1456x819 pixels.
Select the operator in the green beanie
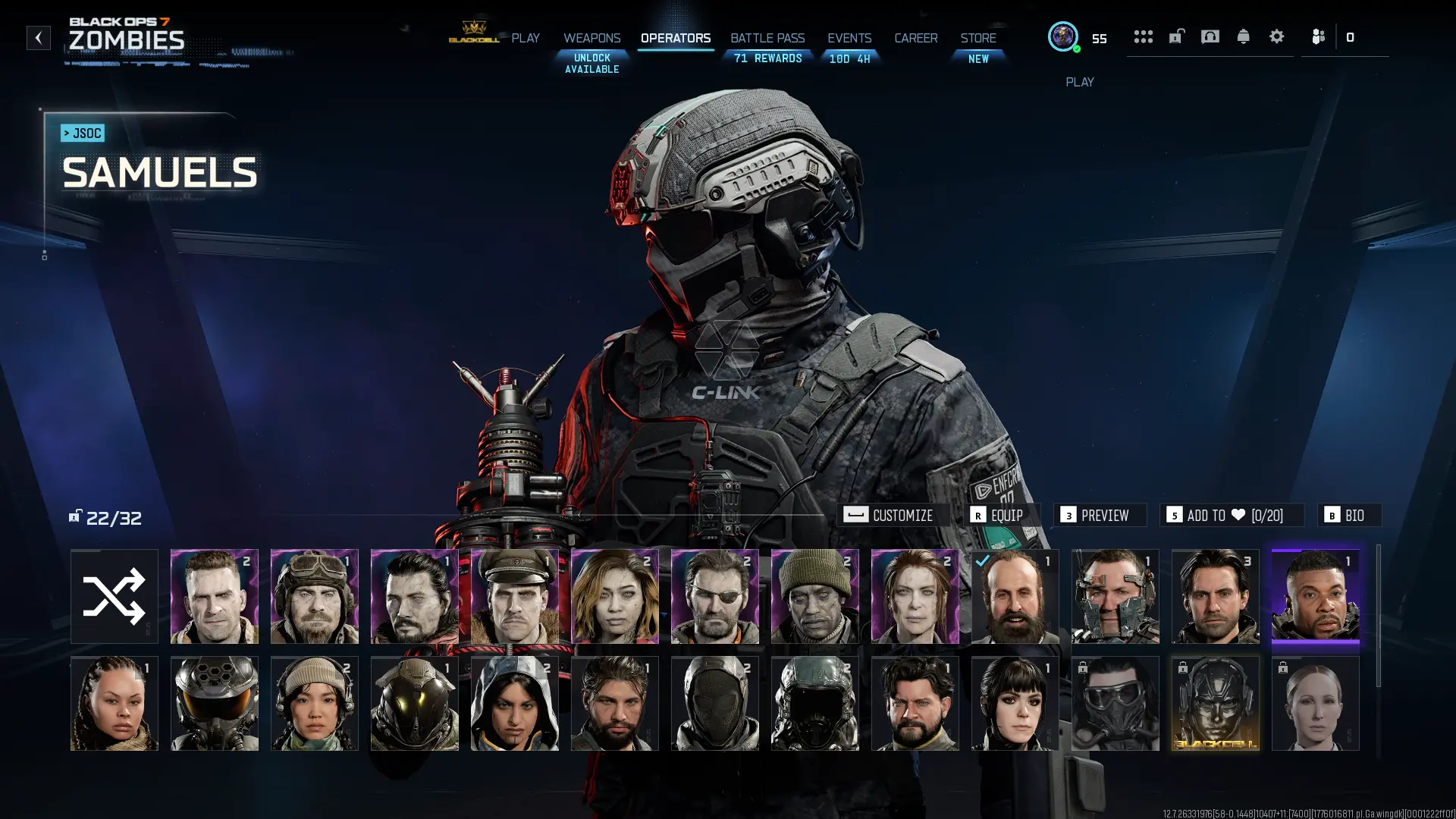(814, 596)
